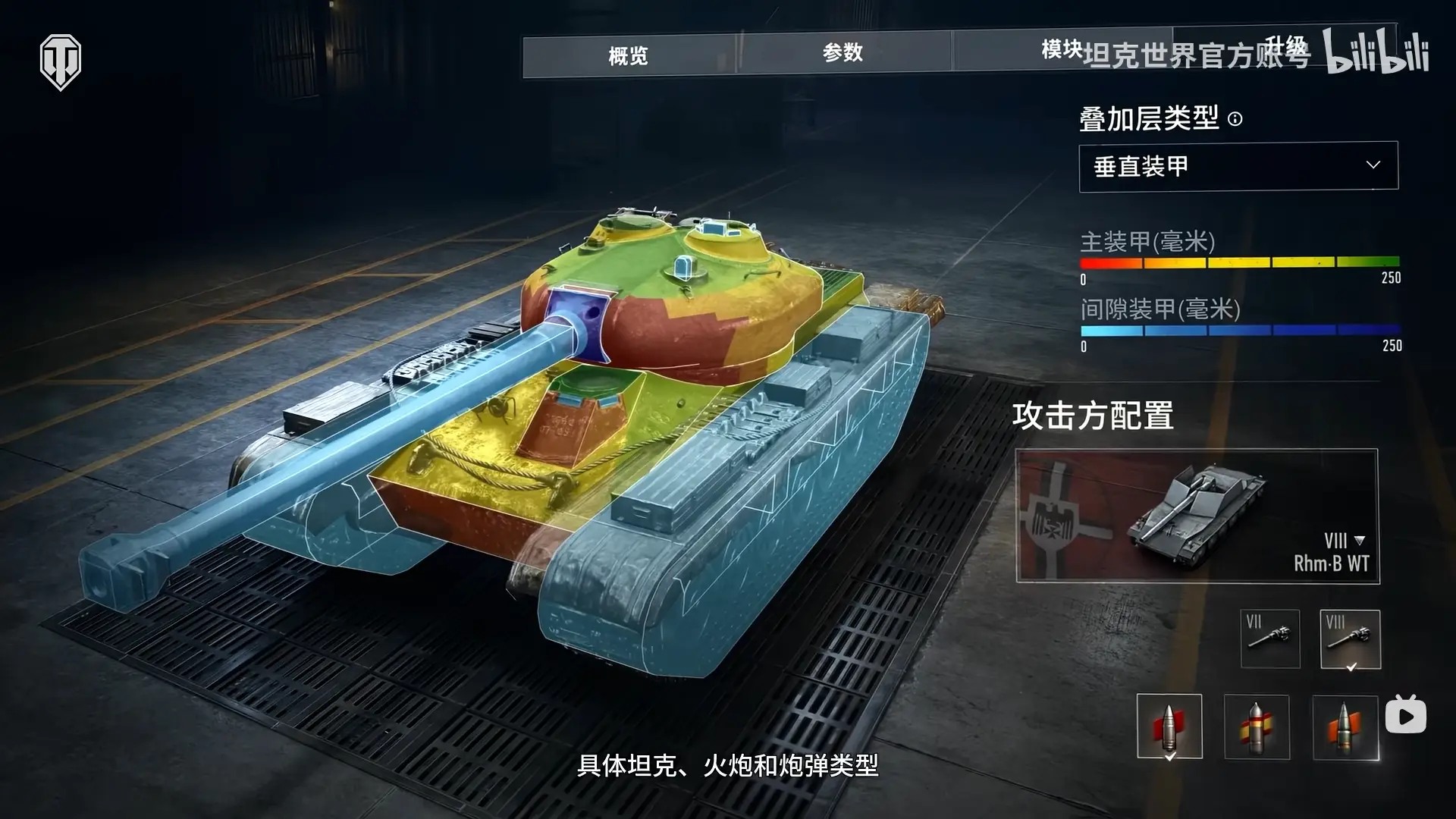Viewport: 1456px width, 819px height.
Task: Pick the silver shell with red band
Action: pos(1169,726)
